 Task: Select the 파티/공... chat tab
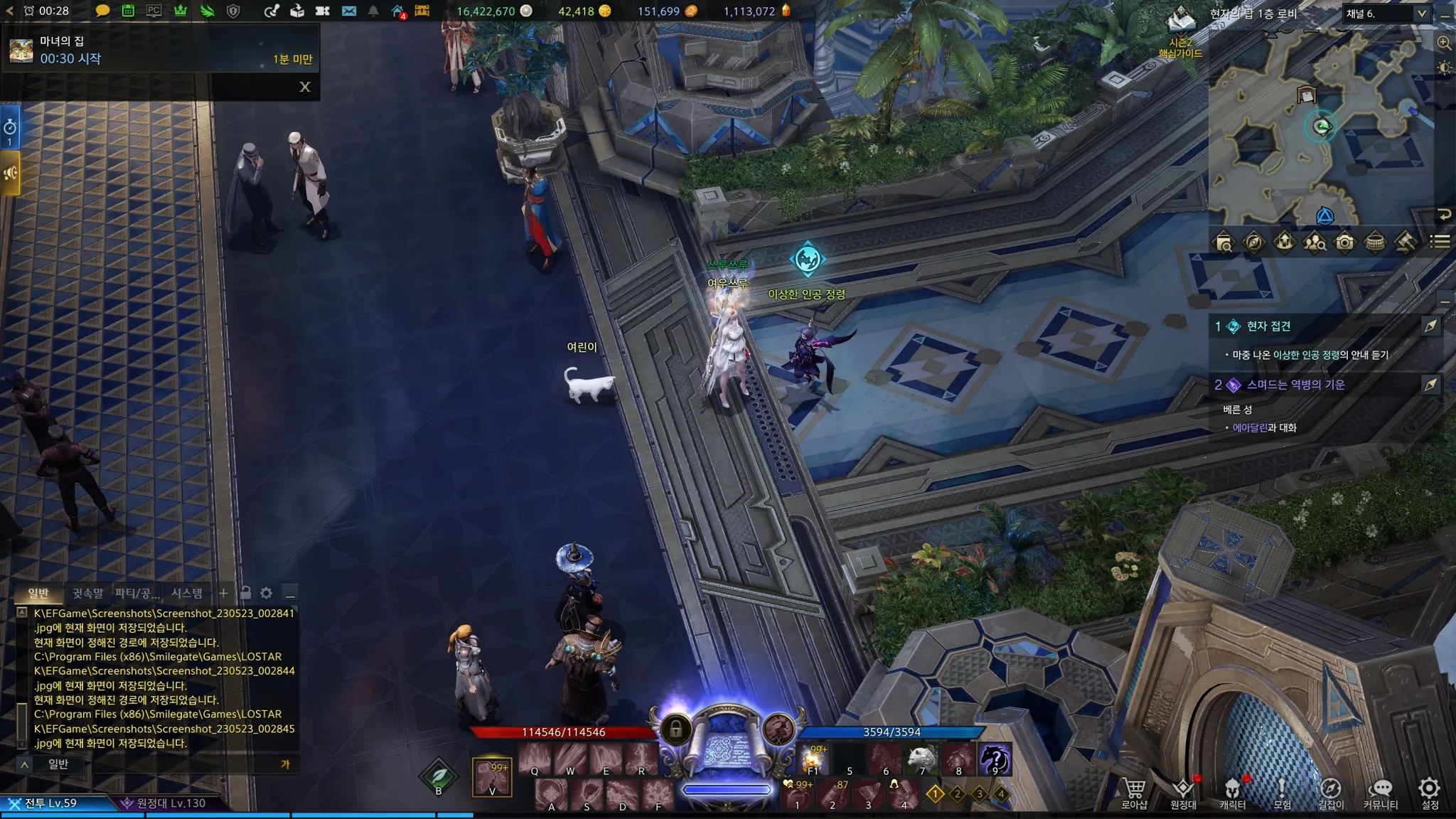tap(137, 593)
